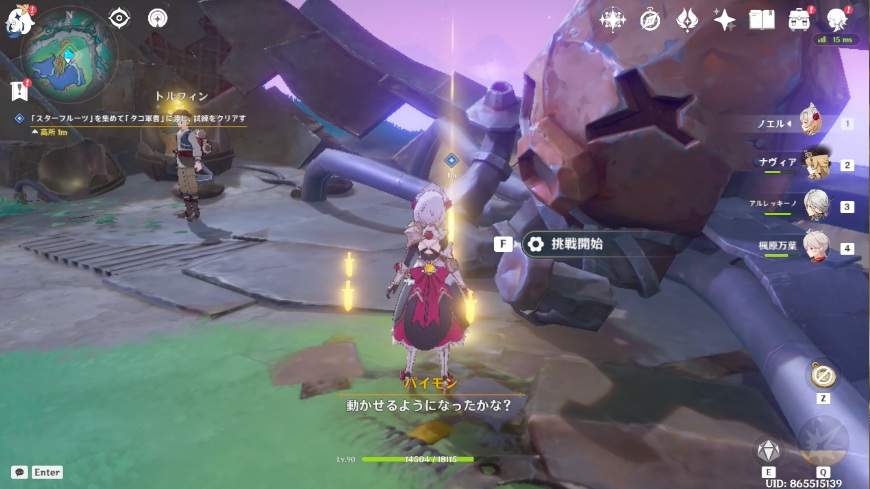870x489 pixels.
Task: Activate the elemental sight eye icon
Action: pos(119,18)
